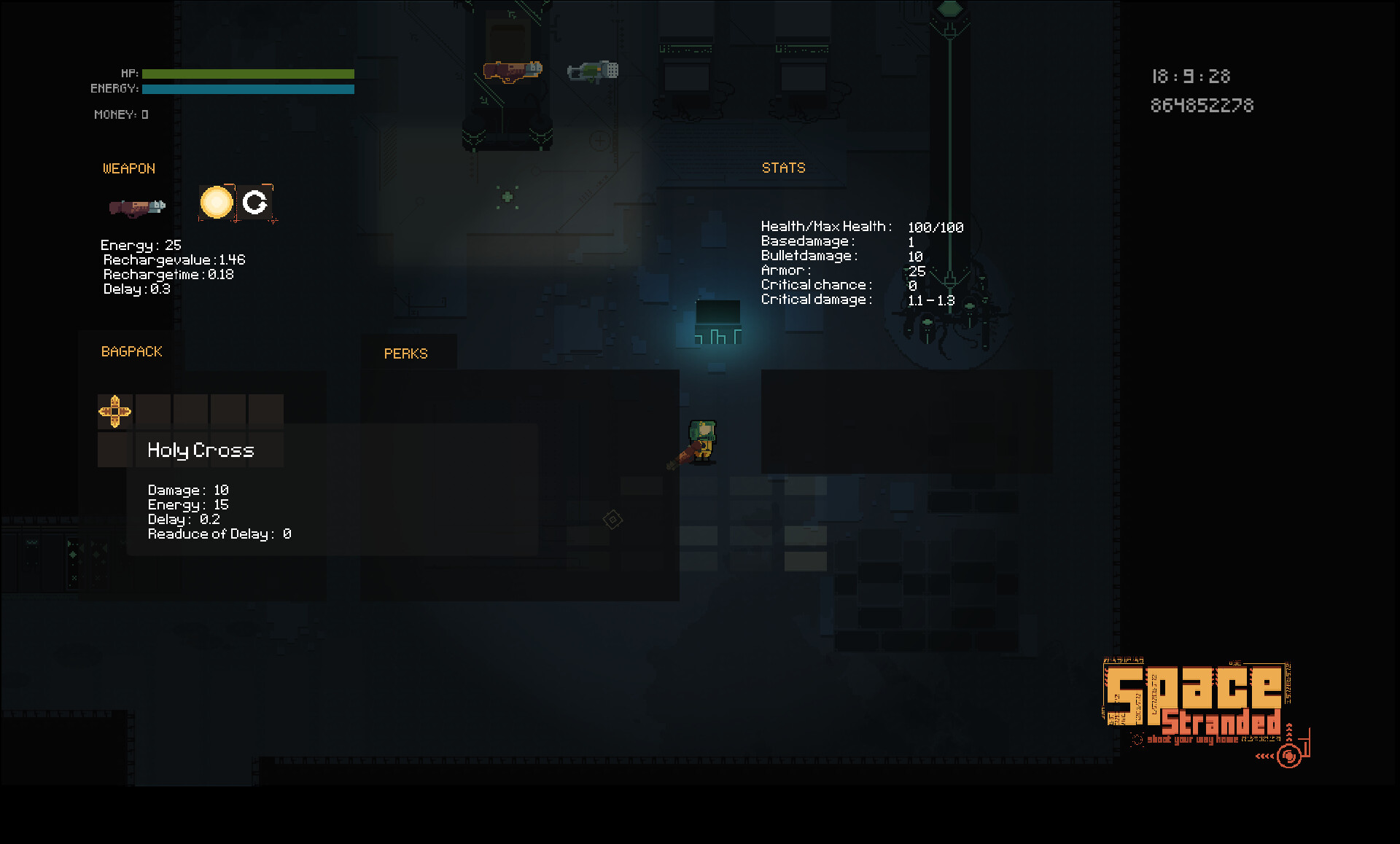The width and height of the screenshot is (1400, 844).
Task: Click the glowing terminal chest in the corridor
Action: coord(717,321)
